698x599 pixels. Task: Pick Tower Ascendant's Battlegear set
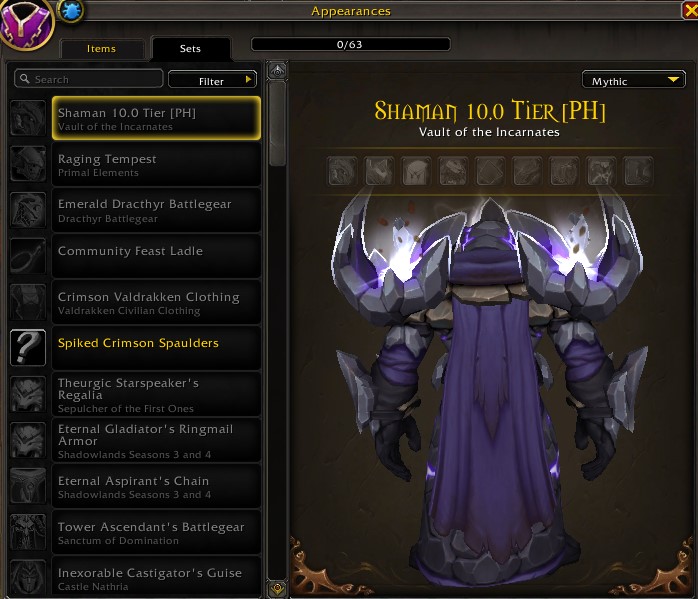[x=155, y=532]
